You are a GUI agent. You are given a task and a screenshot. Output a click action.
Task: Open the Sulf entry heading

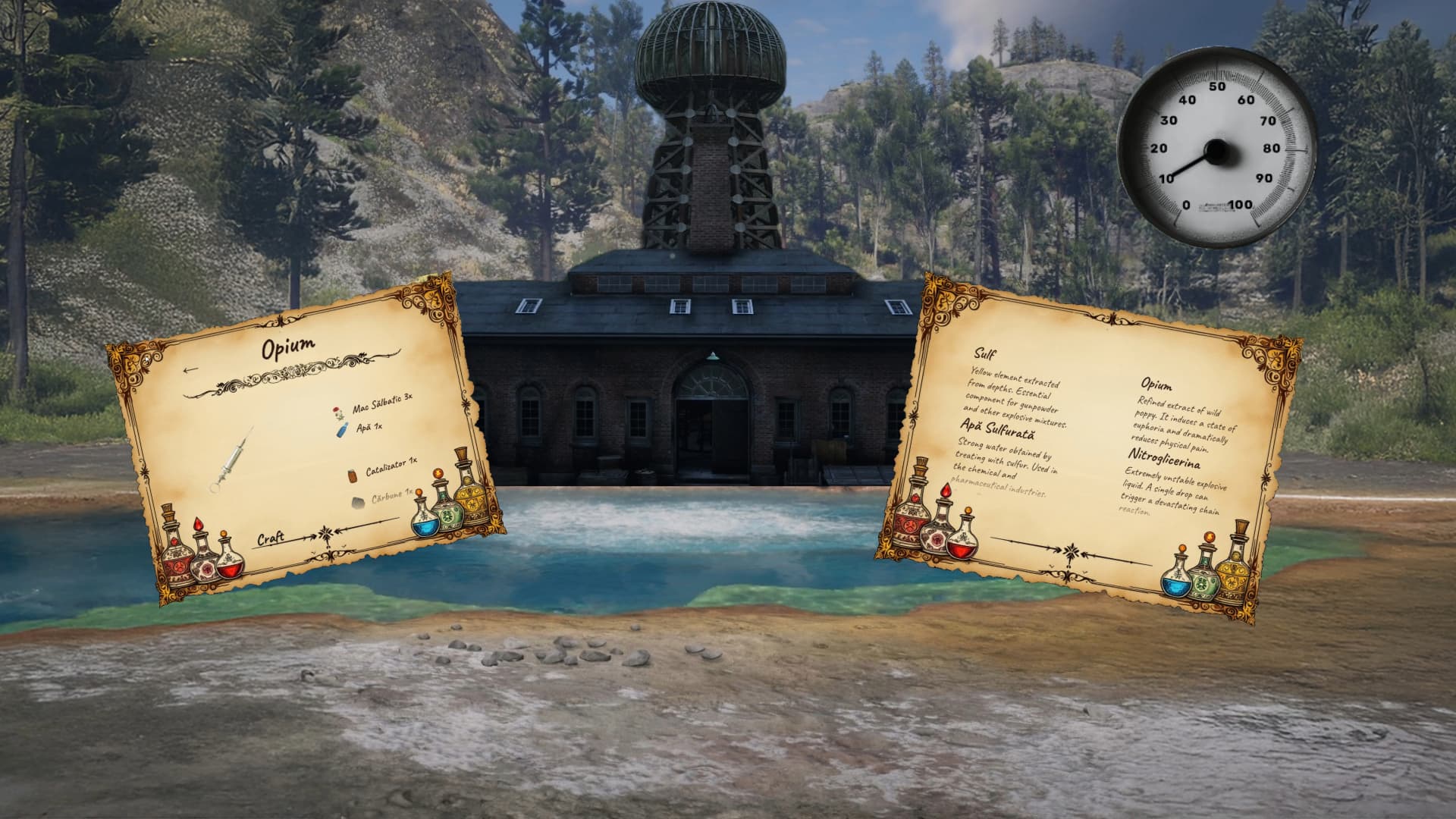click(x=985, y=353)
